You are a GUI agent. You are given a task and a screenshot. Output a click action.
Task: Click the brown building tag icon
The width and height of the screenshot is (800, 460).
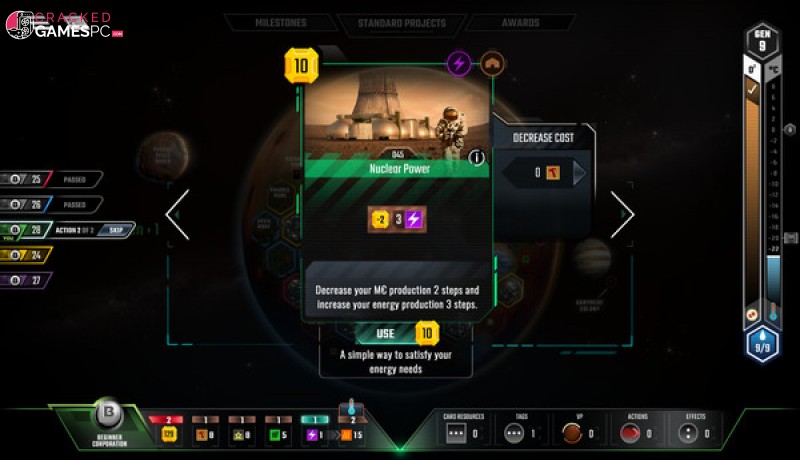pos(492,63)
